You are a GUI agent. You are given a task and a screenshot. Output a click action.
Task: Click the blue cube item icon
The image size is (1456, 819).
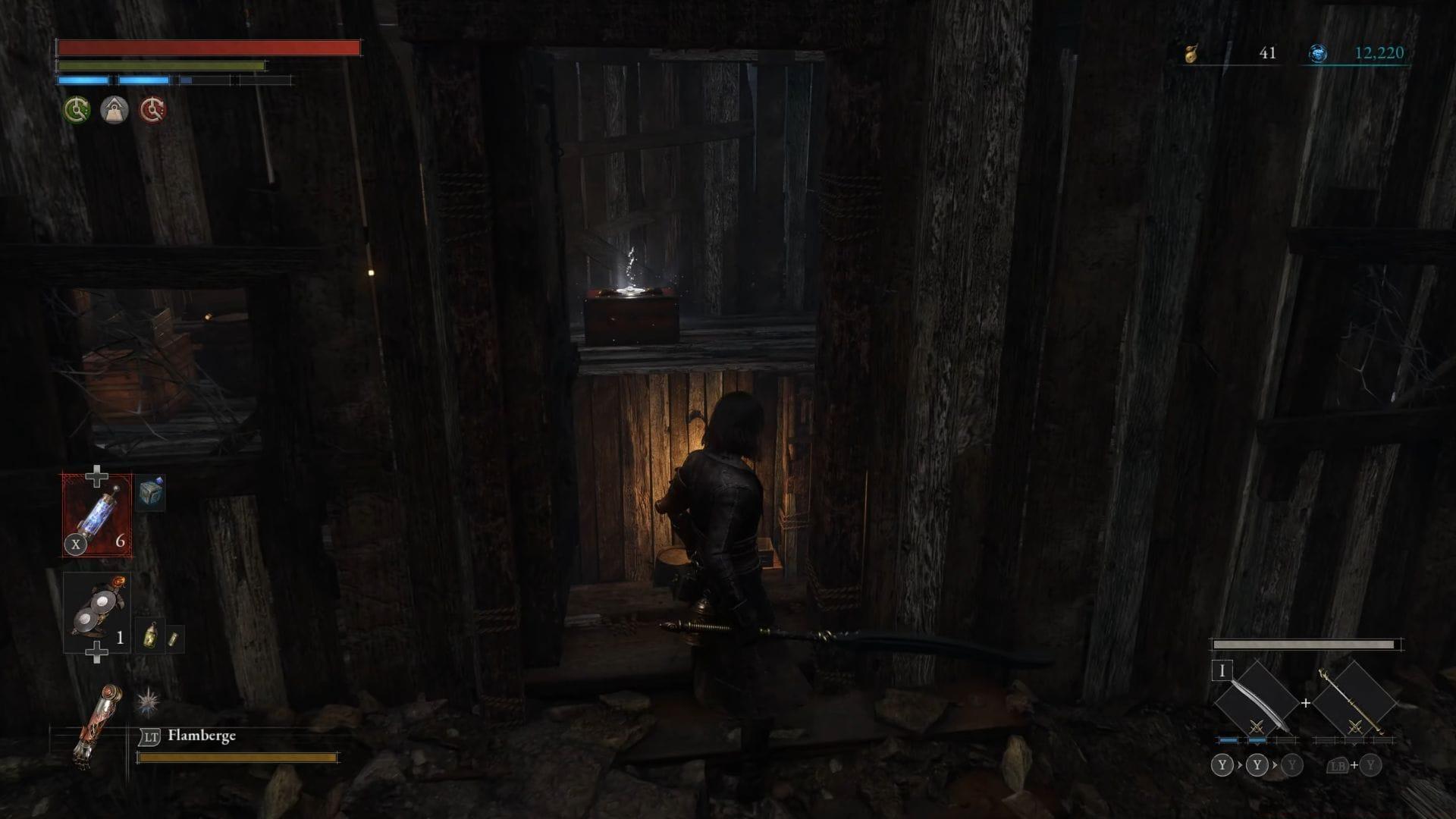pos(151,494)
